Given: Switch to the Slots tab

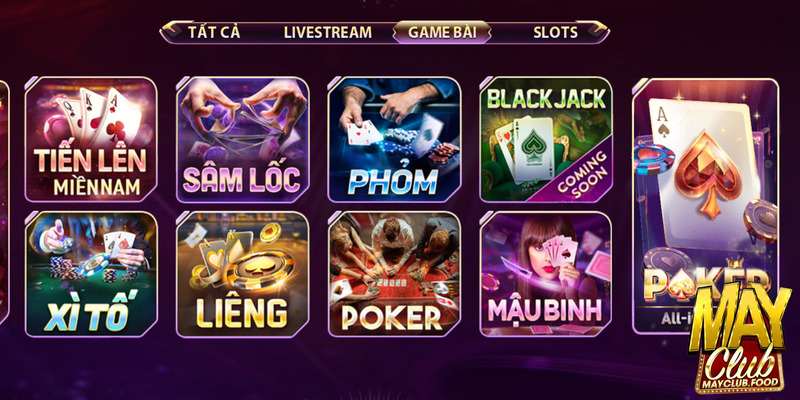Looking at the screenshot, I should click(555, 32).
